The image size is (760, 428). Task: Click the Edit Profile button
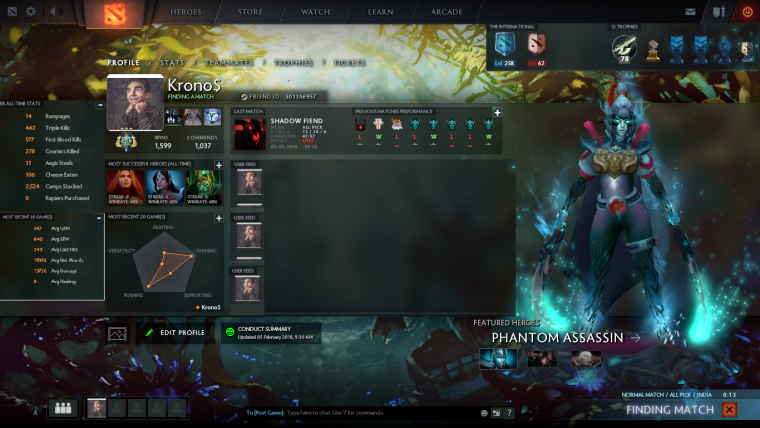coord(175,332)
